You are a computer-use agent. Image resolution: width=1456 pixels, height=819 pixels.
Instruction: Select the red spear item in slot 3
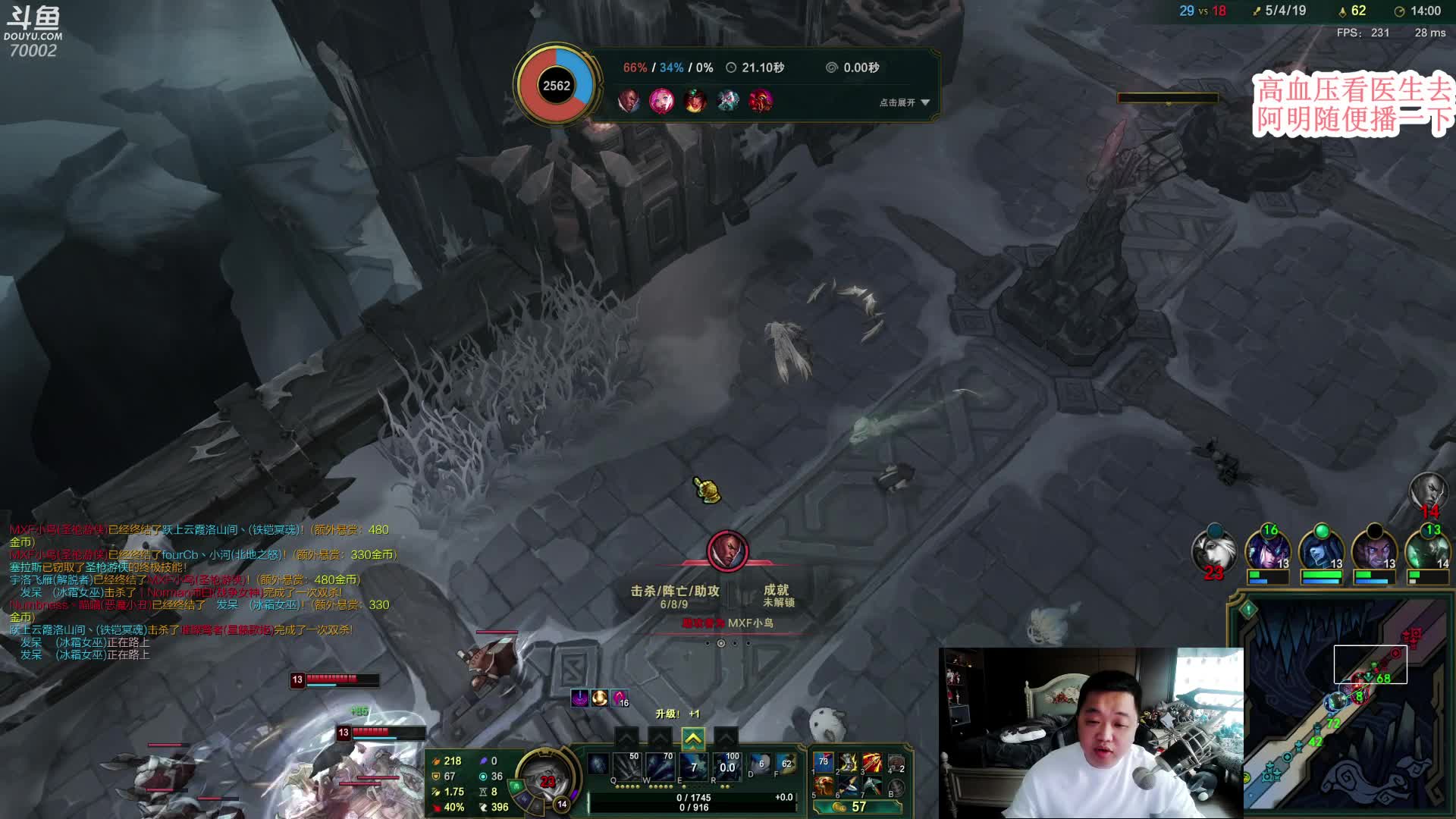(872, 763)
